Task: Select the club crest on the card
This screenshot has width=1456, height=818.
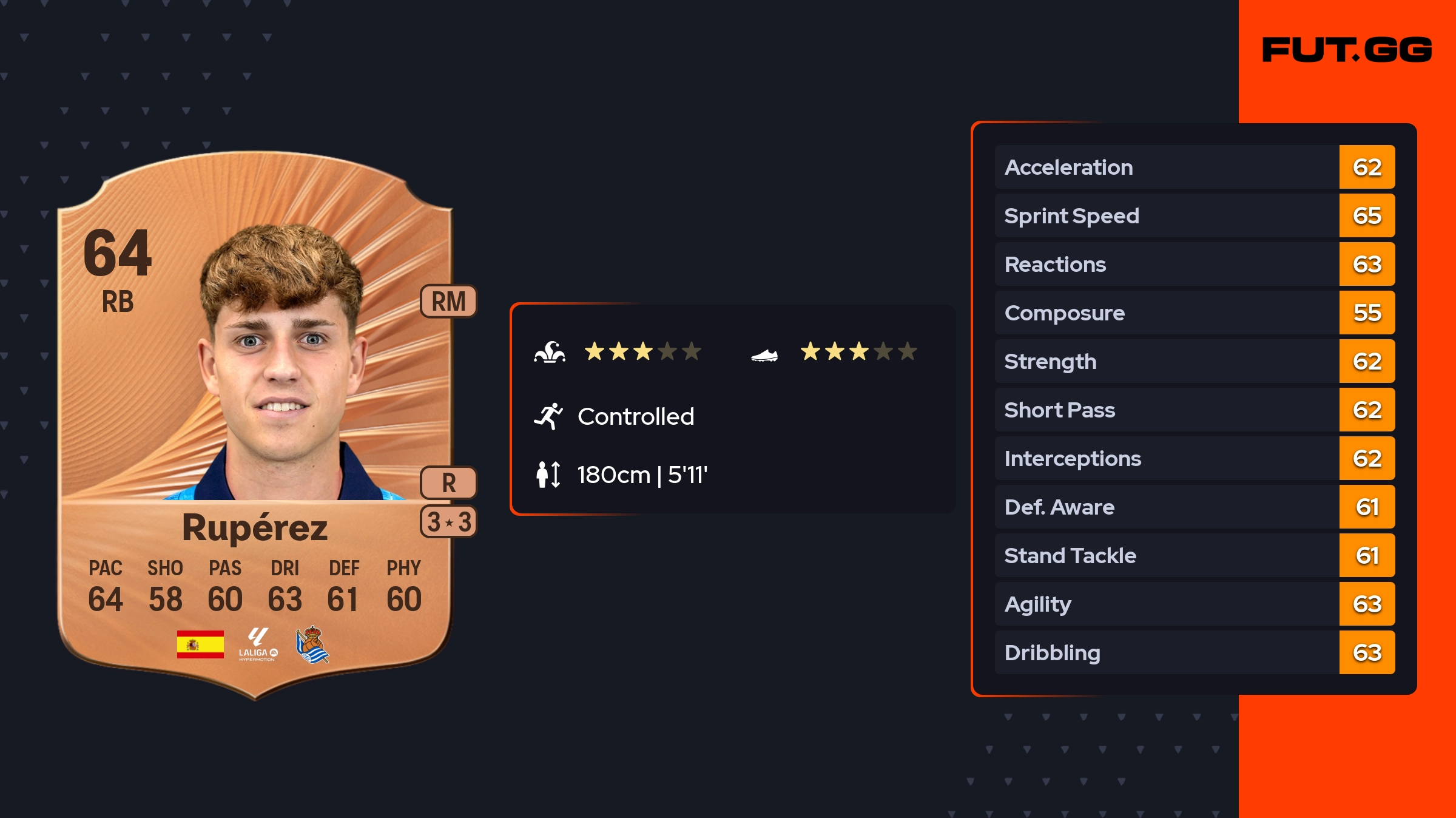Action: (312, 644)
